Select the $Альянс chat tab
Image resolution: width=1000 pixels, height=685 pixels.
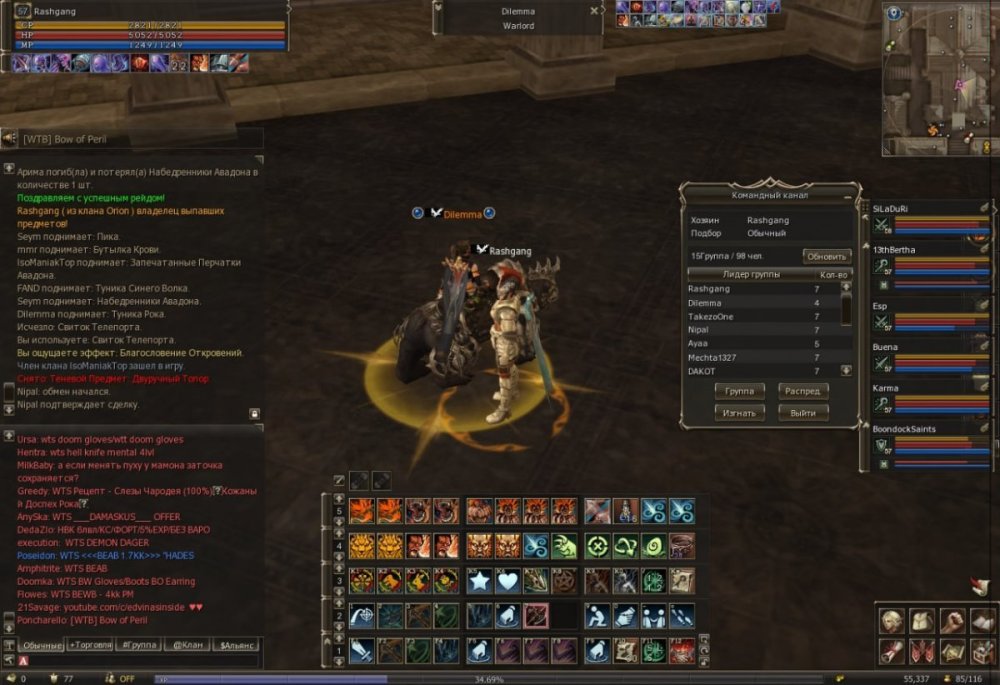(x=236, y=645)
